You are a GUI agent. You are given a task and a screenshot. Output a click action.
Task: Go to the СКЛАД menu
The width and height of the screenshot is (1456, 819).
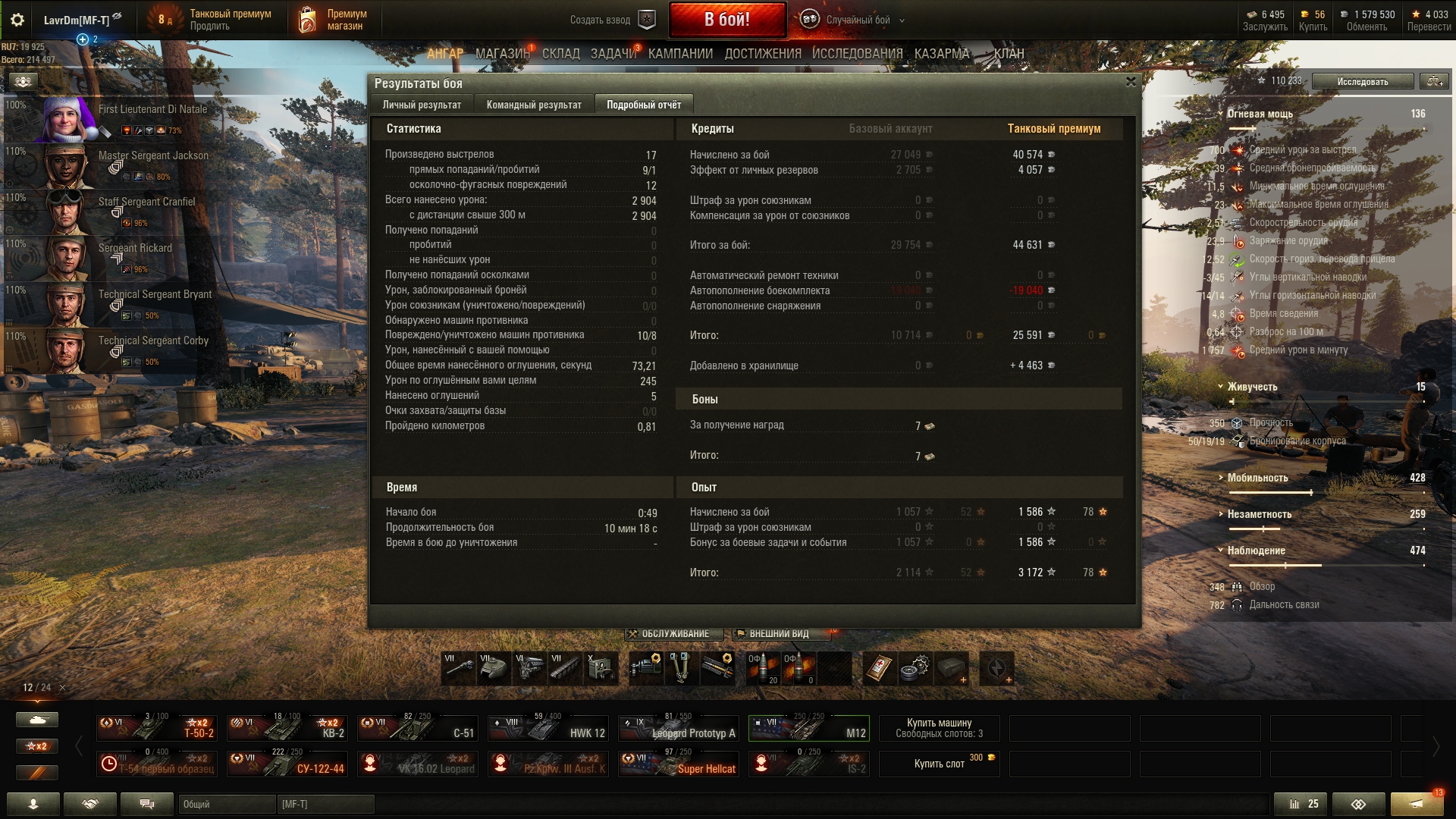point(560,54)
